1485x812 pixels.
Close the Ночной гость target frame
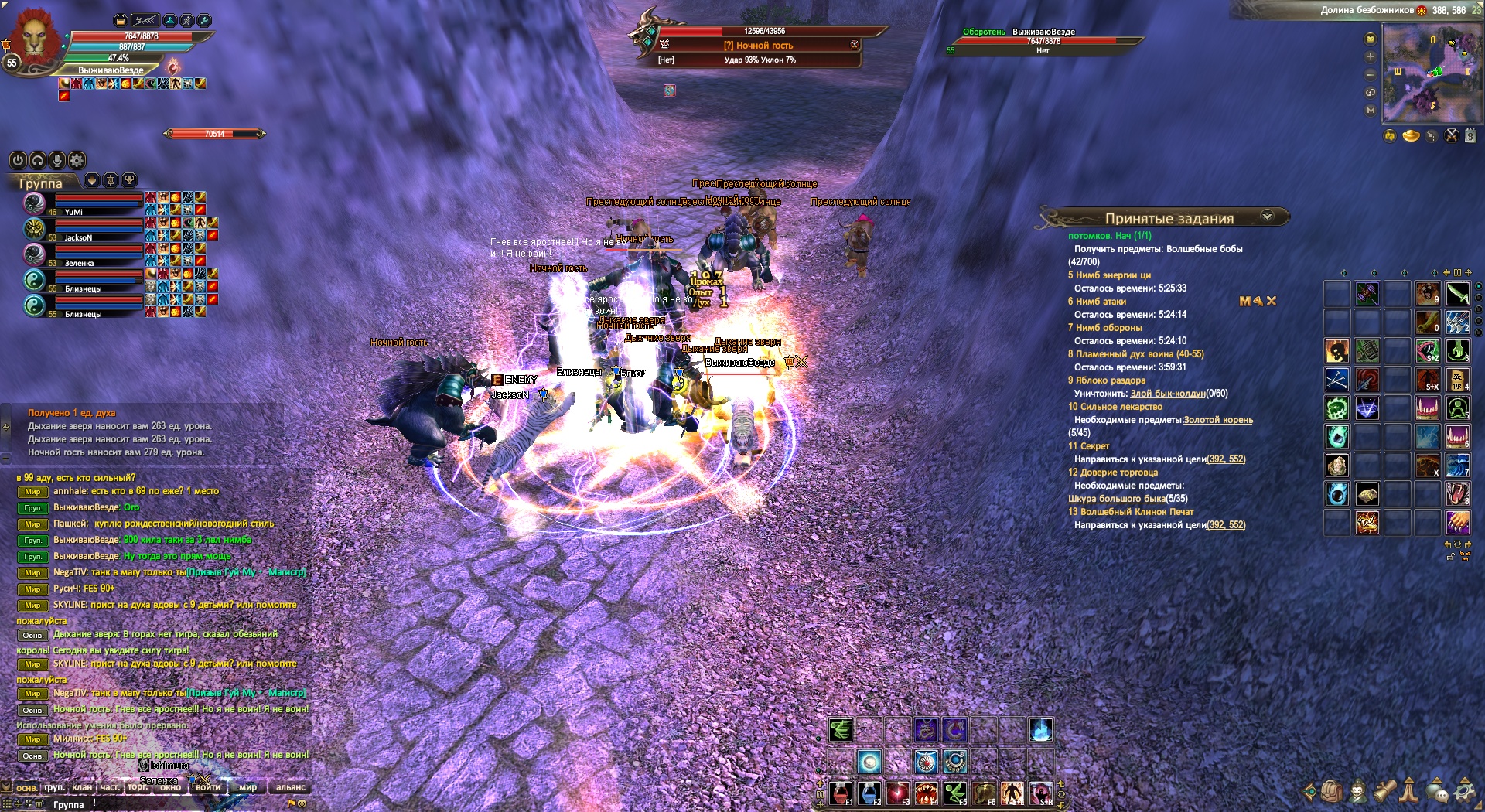click(x=855, y=45)
